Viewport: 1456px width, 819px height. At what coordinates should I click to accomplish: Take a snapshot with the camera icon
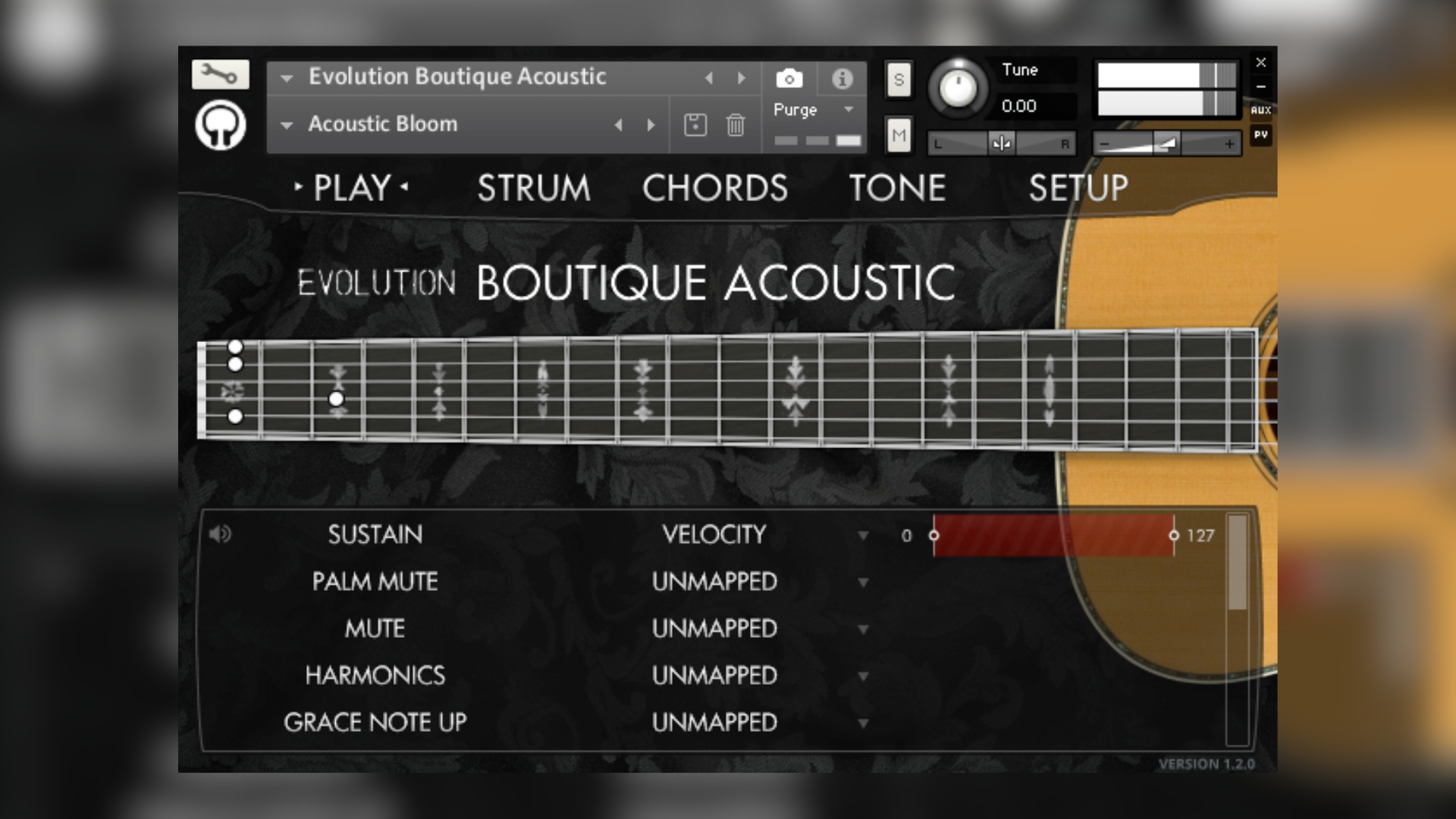[x=789, y=77]
